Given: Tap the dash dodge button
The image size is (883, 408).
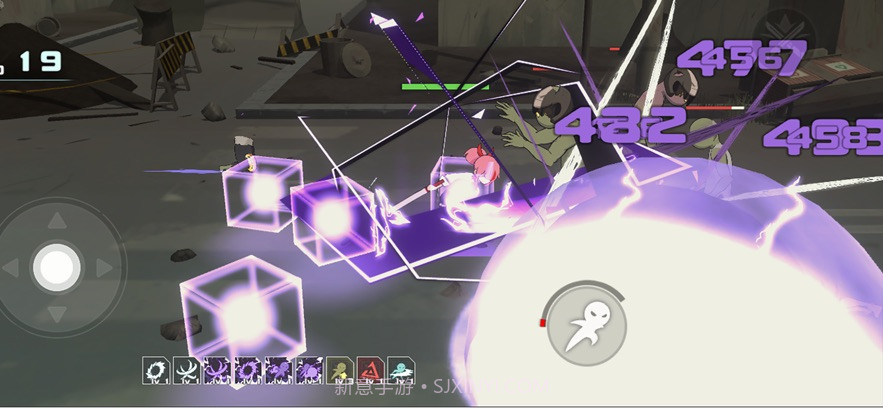Looking at the screenshot, I should pos(587,324).
